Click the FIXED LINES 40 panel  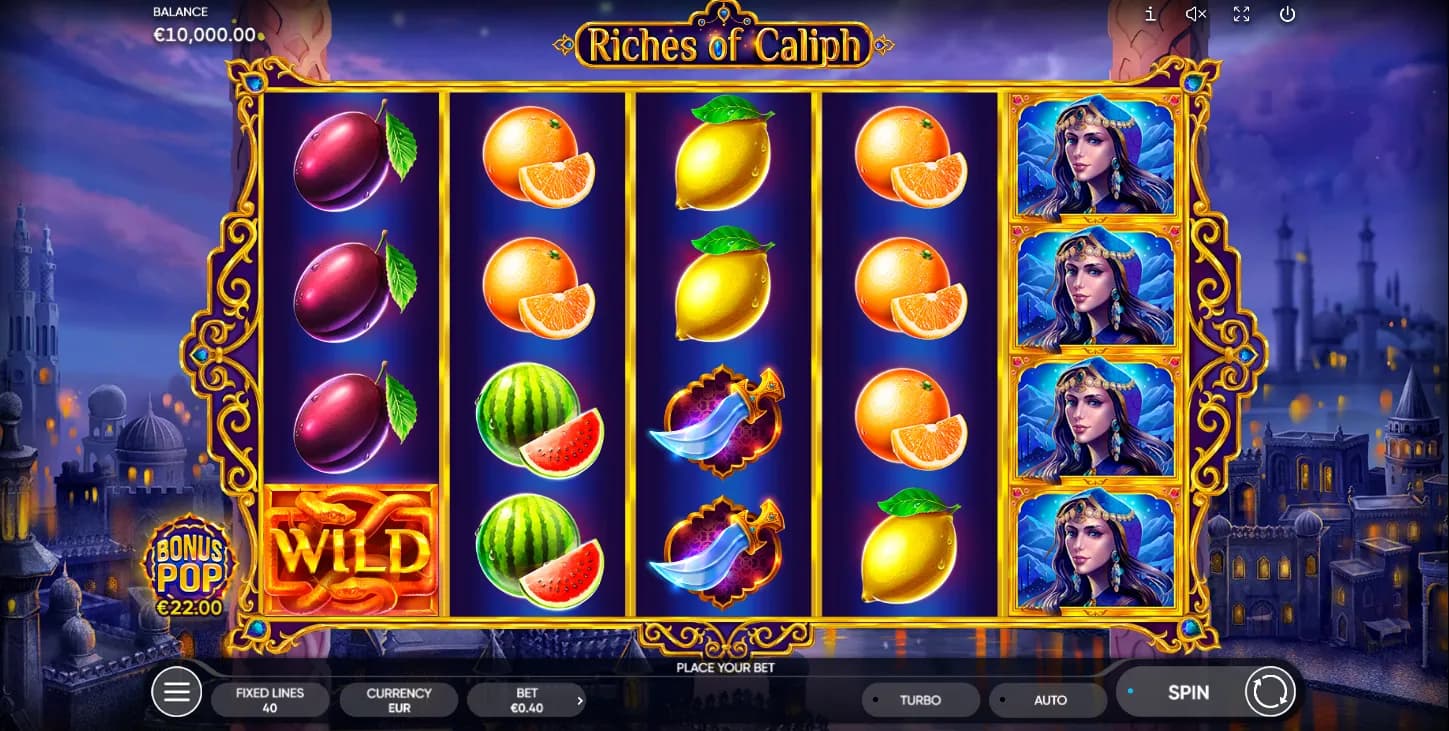tap(270, 700)
